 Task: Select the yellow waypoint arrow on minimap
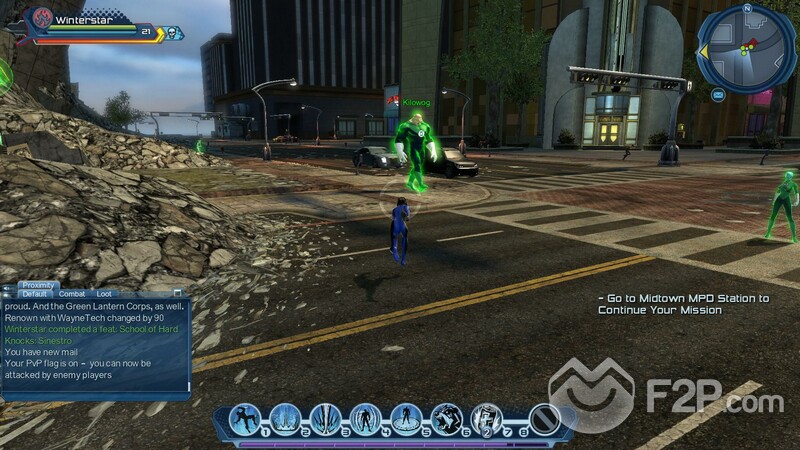[703, 51]
